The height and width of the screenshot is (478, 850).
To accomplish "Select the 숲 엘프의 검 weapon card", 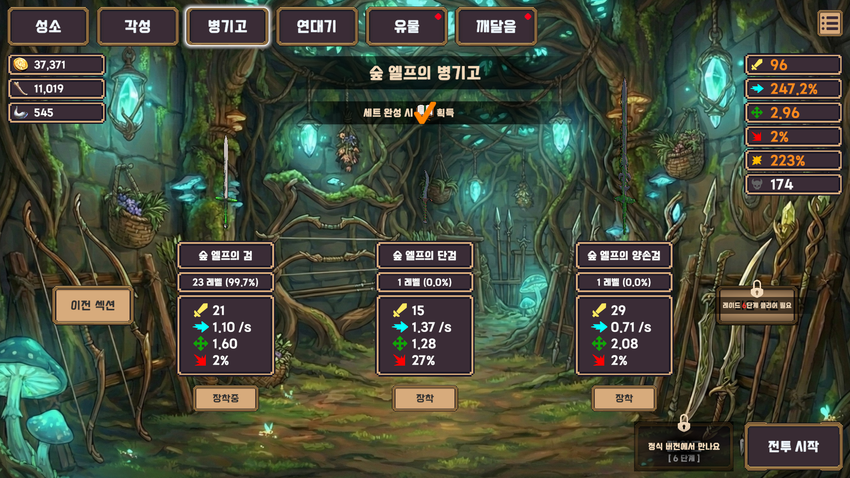I will point(226,309).
